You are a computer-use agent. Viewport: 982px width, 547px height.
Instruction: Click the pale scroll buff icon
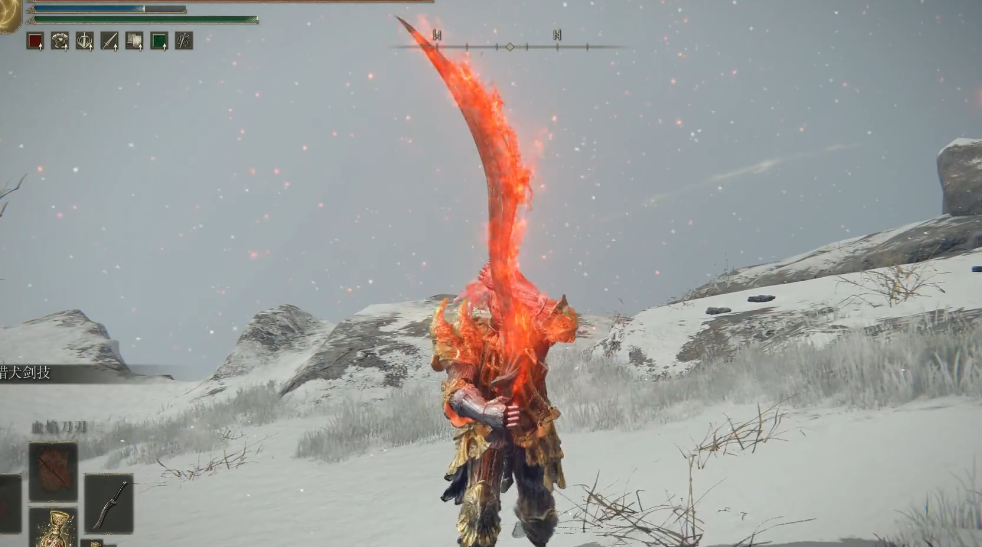point(134,41)
